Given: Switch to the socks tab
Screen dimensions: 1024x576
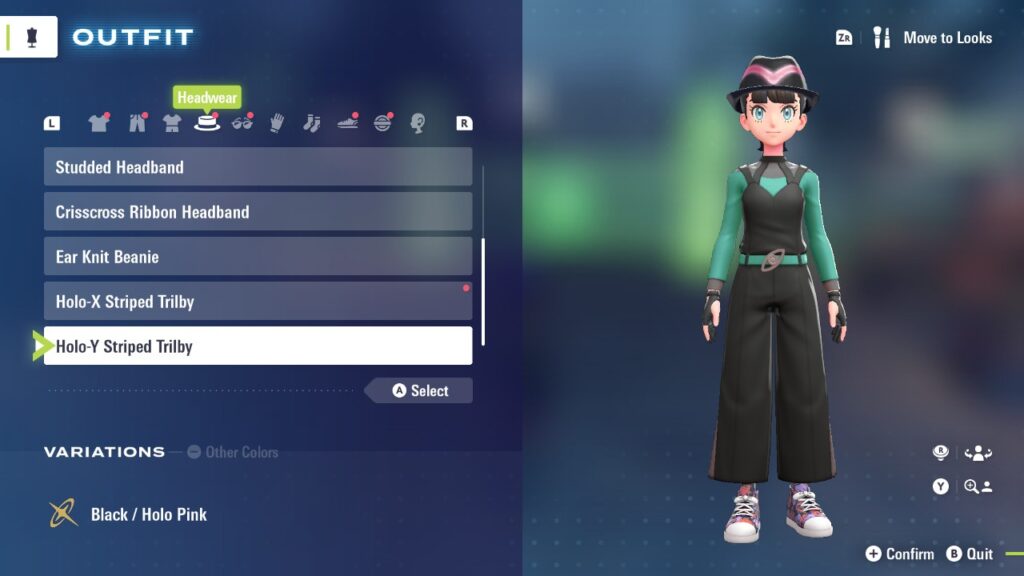Looking at the screenshot, I should [312, 123].
